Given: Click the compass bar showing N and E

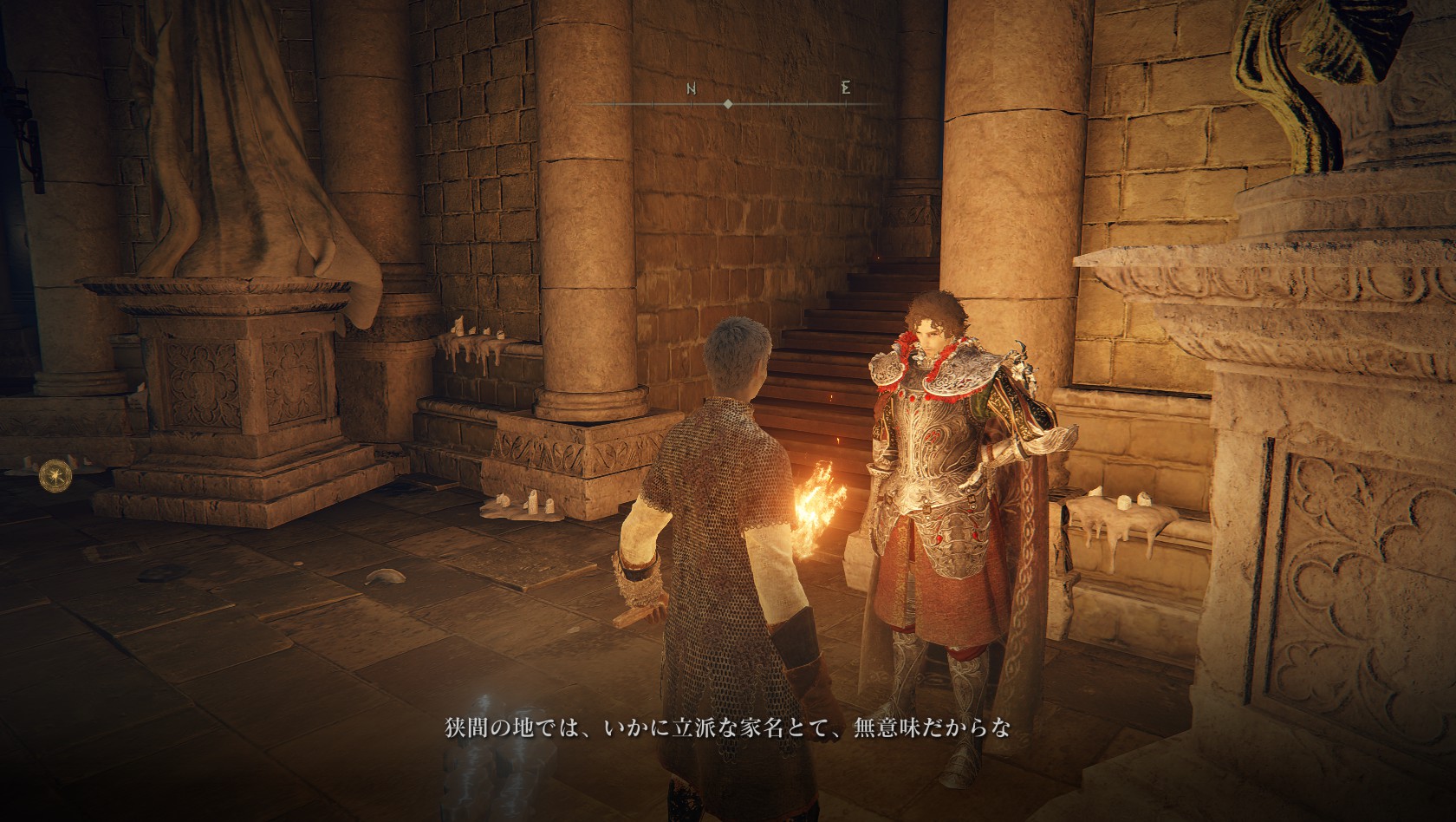Looking at the screenshot, I should [x=728, y=102].
